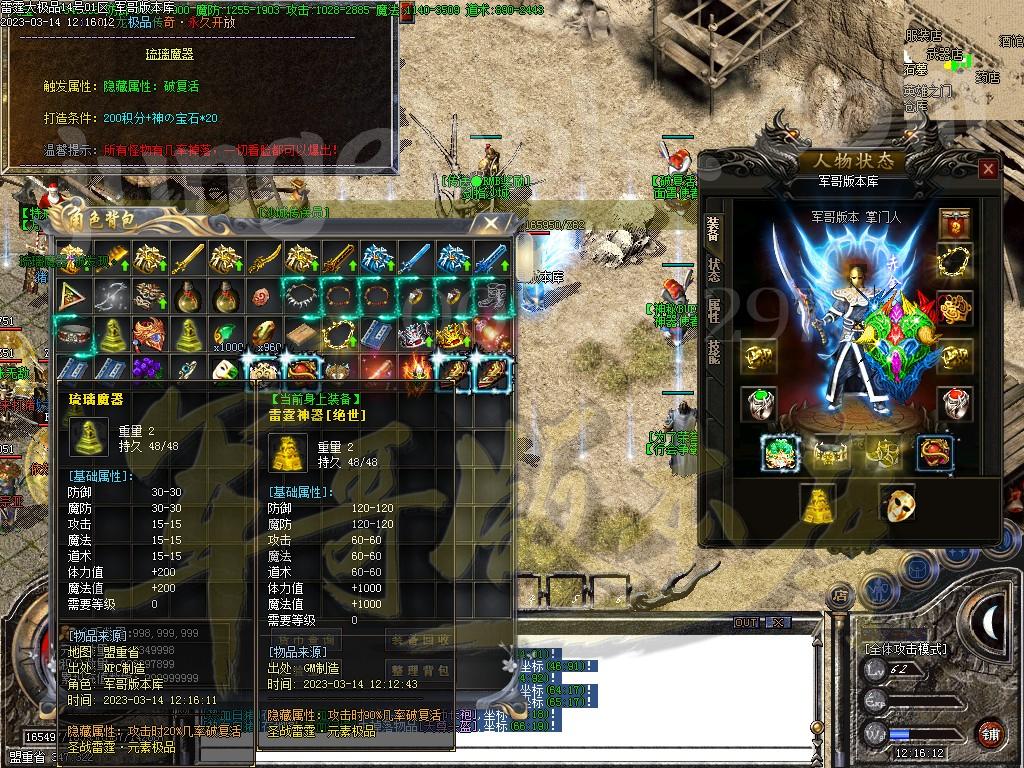Close the character backpack window
The height and width of the screenshot is (768, 1024).
pyautogui.click(x=489, y=224)
